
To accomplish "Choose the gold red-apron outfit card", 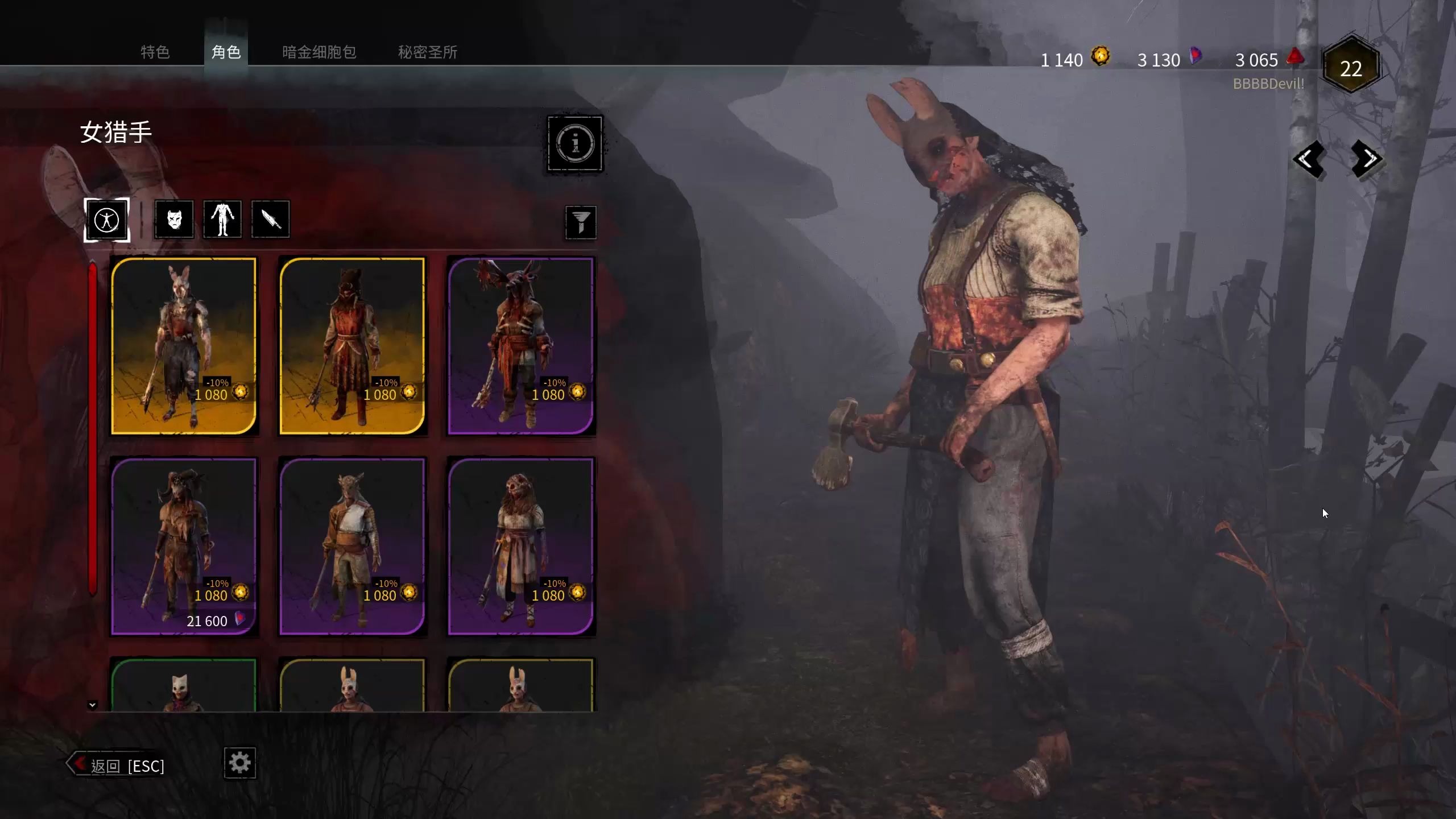I will (352, 346).
